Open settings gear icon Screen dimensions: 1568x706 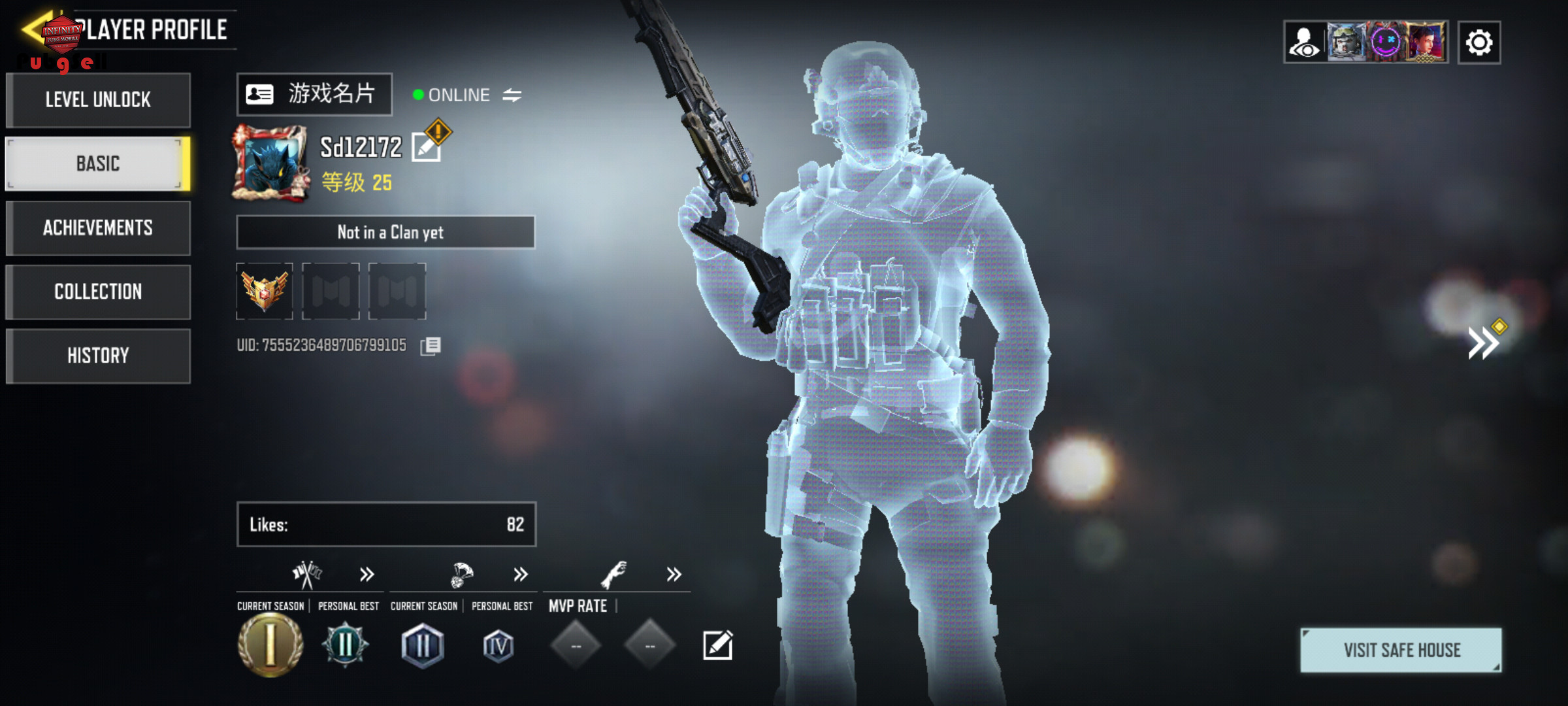(1478, 43)
